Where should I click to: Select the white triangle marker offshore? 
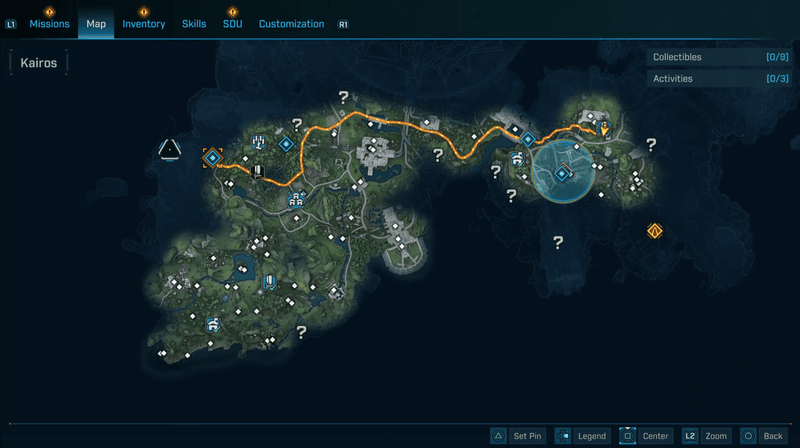tap(170, 150)
